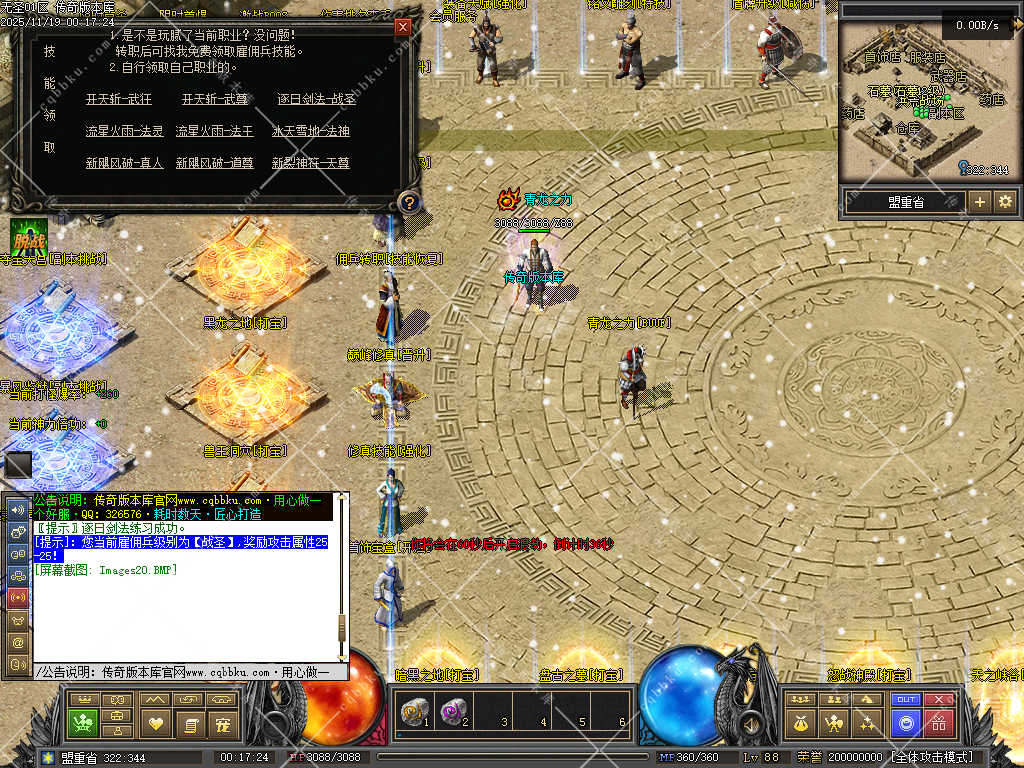Open the question mark help button

408,203
